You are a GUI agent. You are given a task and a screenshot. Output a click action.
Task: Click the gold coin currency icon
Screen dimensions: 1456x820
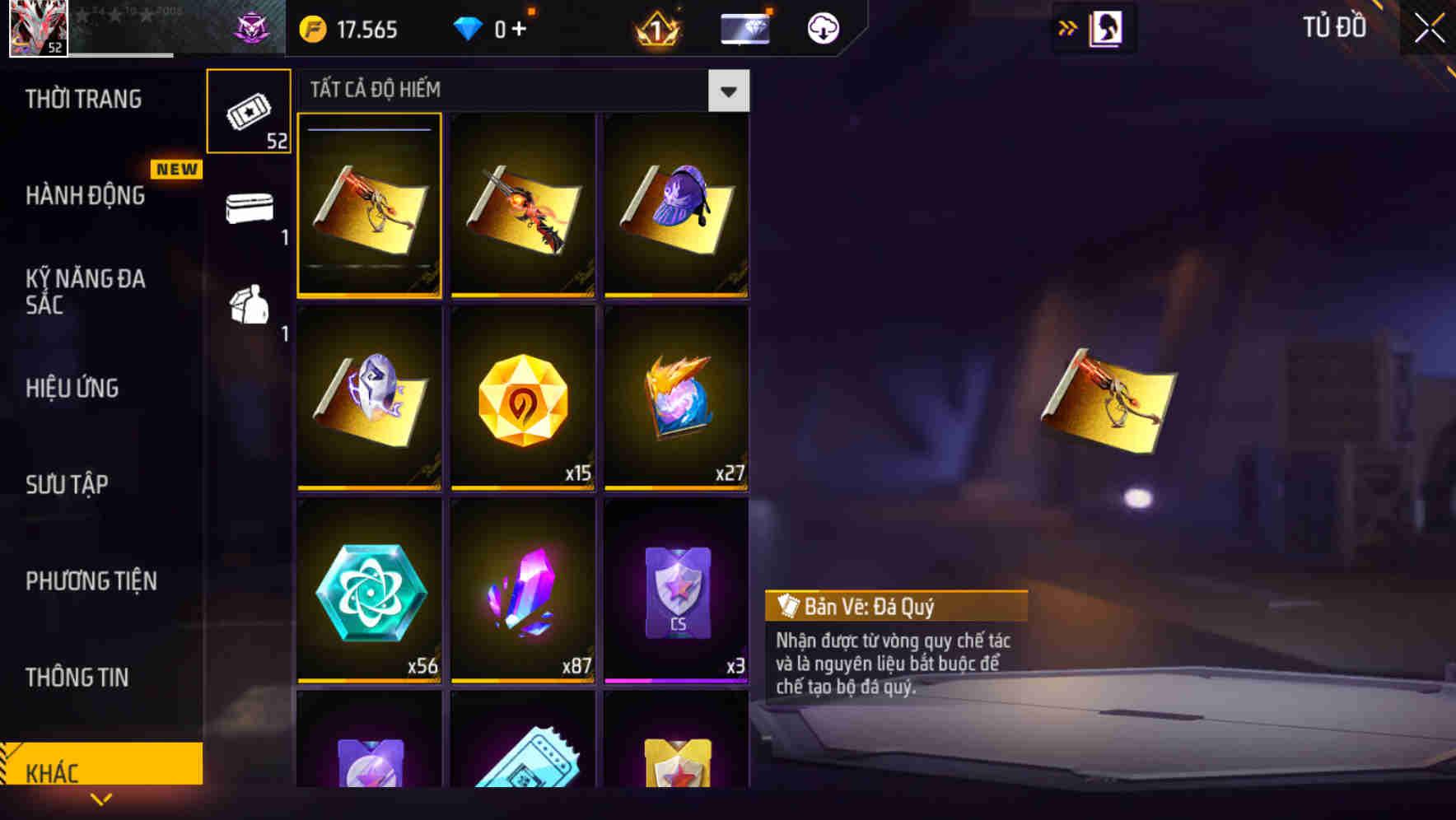pyautogui.click(x=311, y=27)
